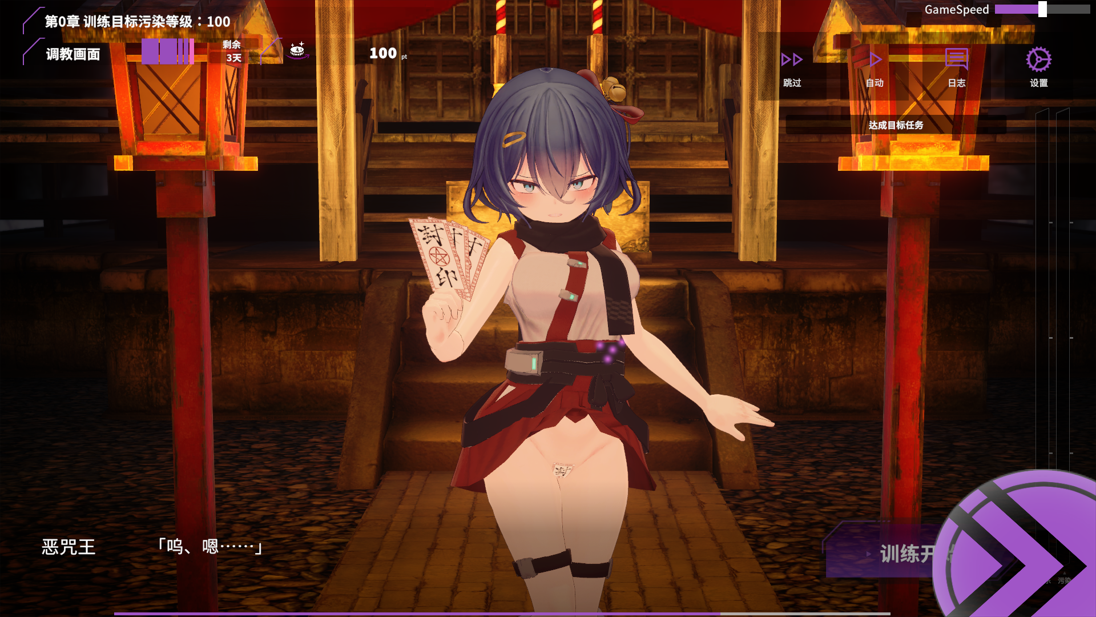Open the 日志 log
This screenshot has height=617, width=1096.
(x=956, y=66)
